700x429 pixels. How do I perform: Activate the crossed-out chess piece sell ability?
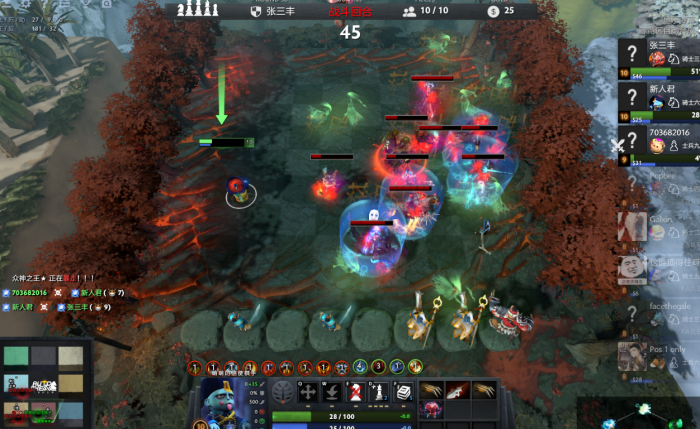(x=355, y=392)
